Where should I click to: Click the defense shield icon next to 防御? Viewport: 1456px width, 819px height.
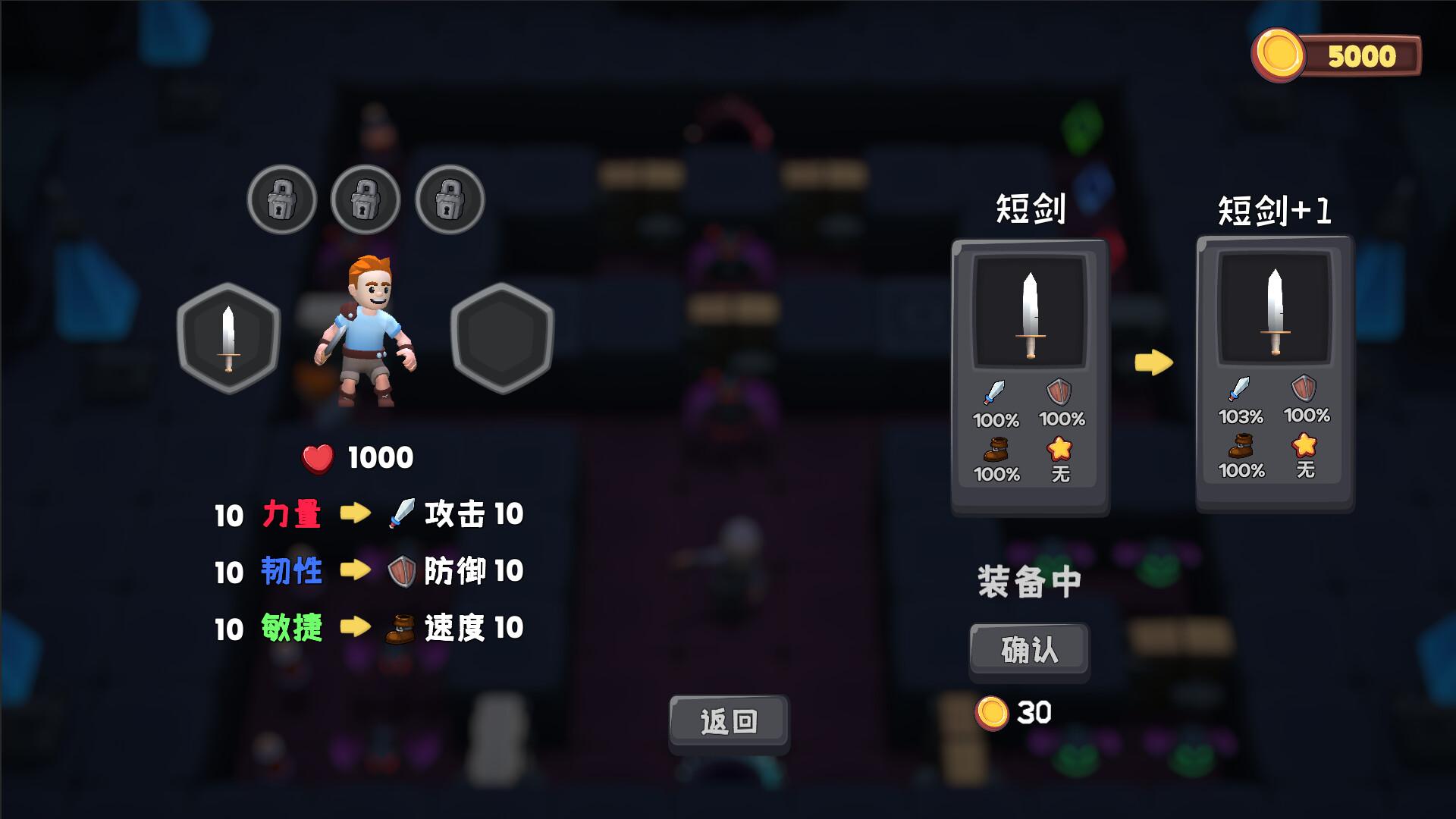tap(402, 570)
